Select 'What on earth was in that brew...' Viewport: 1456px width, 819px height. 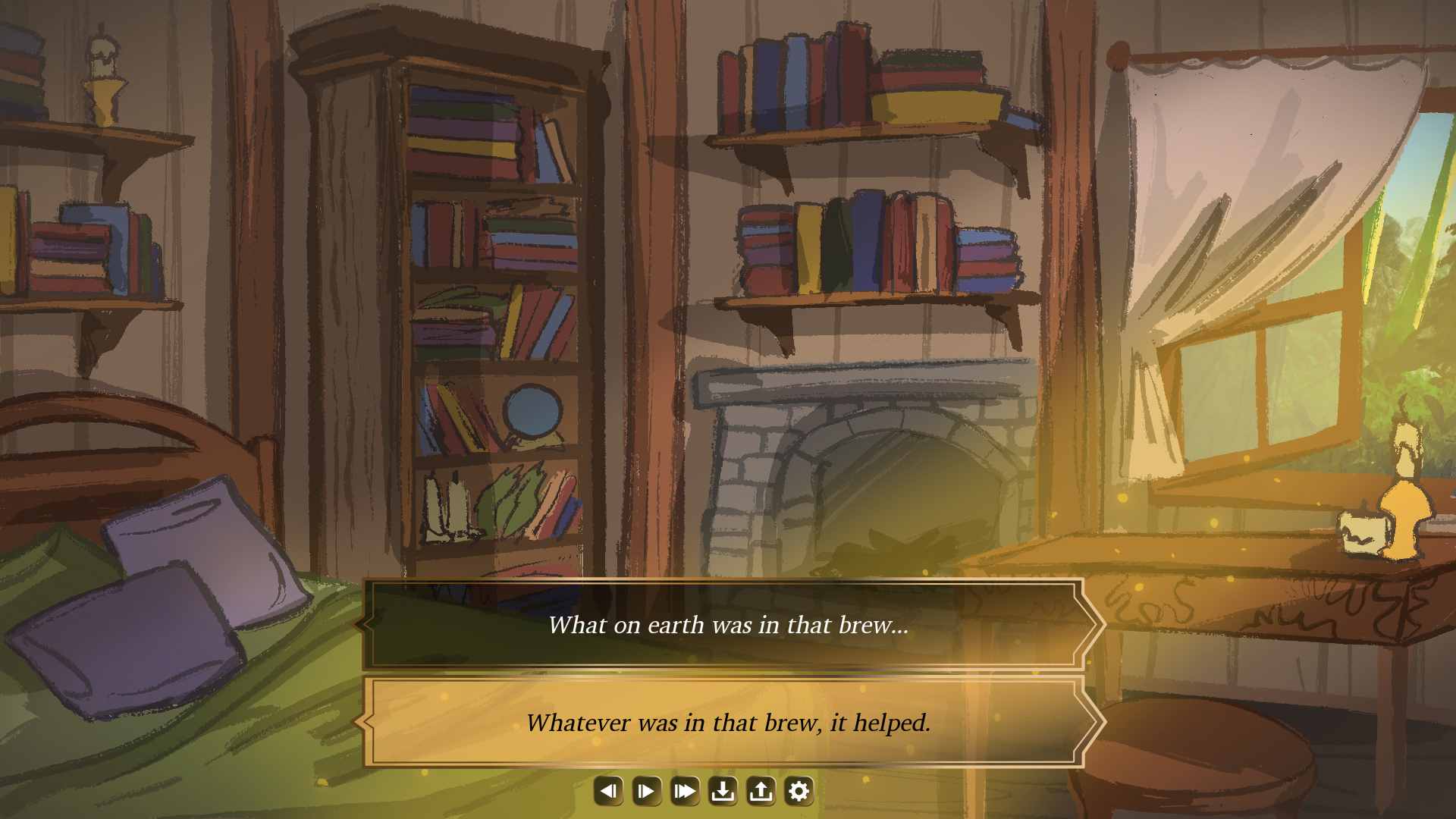tap(728, 626)
